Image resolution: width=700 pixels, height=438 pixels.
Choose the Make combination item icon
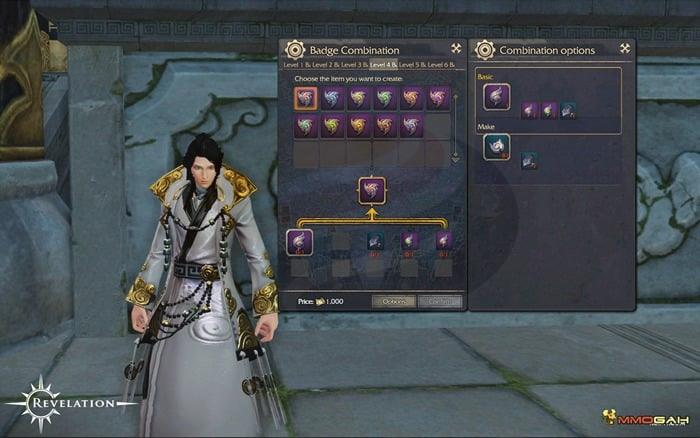497,148
